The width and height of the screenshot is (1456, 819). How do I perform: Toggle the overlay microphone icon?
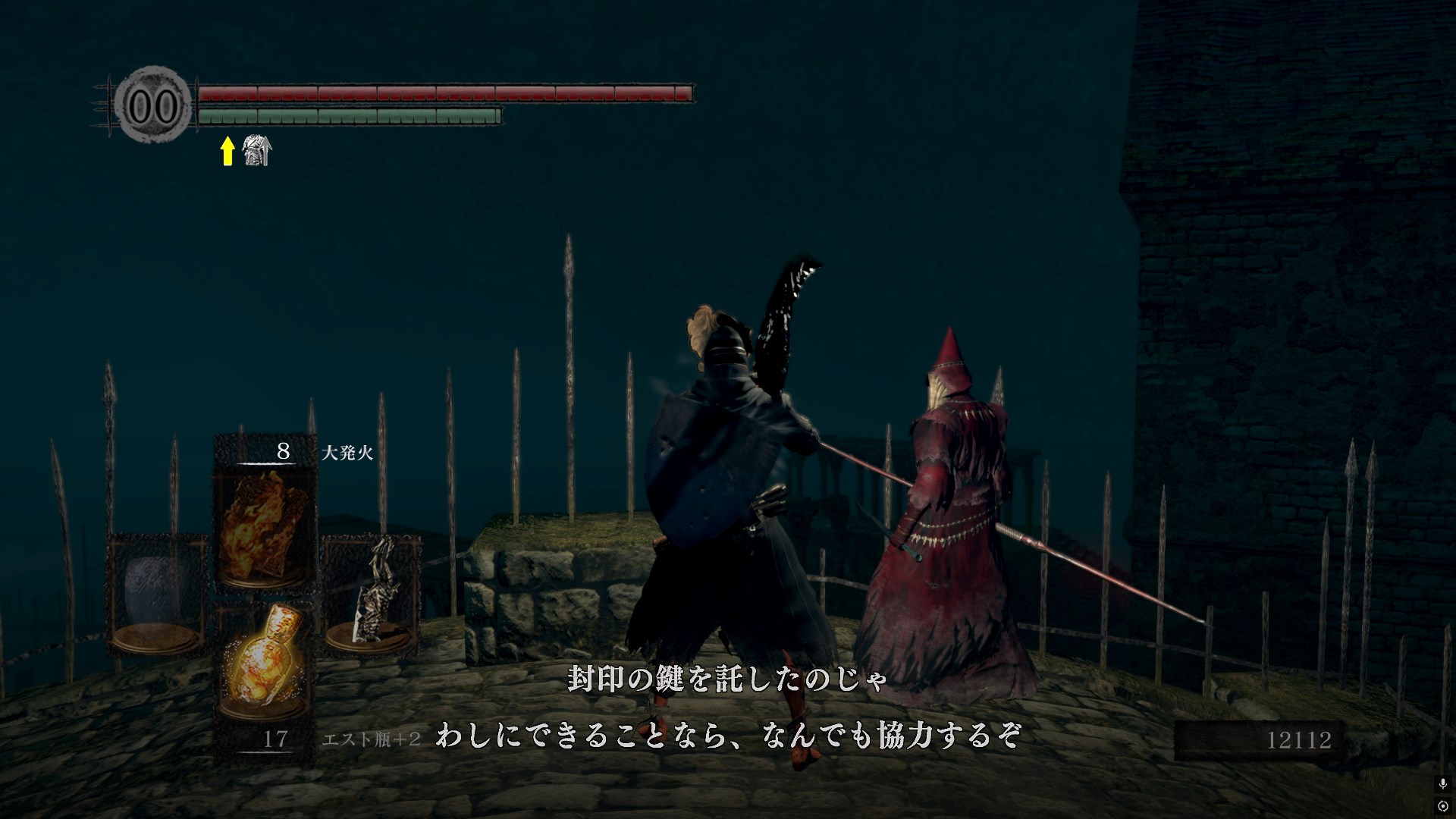[x=1442, y=783]
